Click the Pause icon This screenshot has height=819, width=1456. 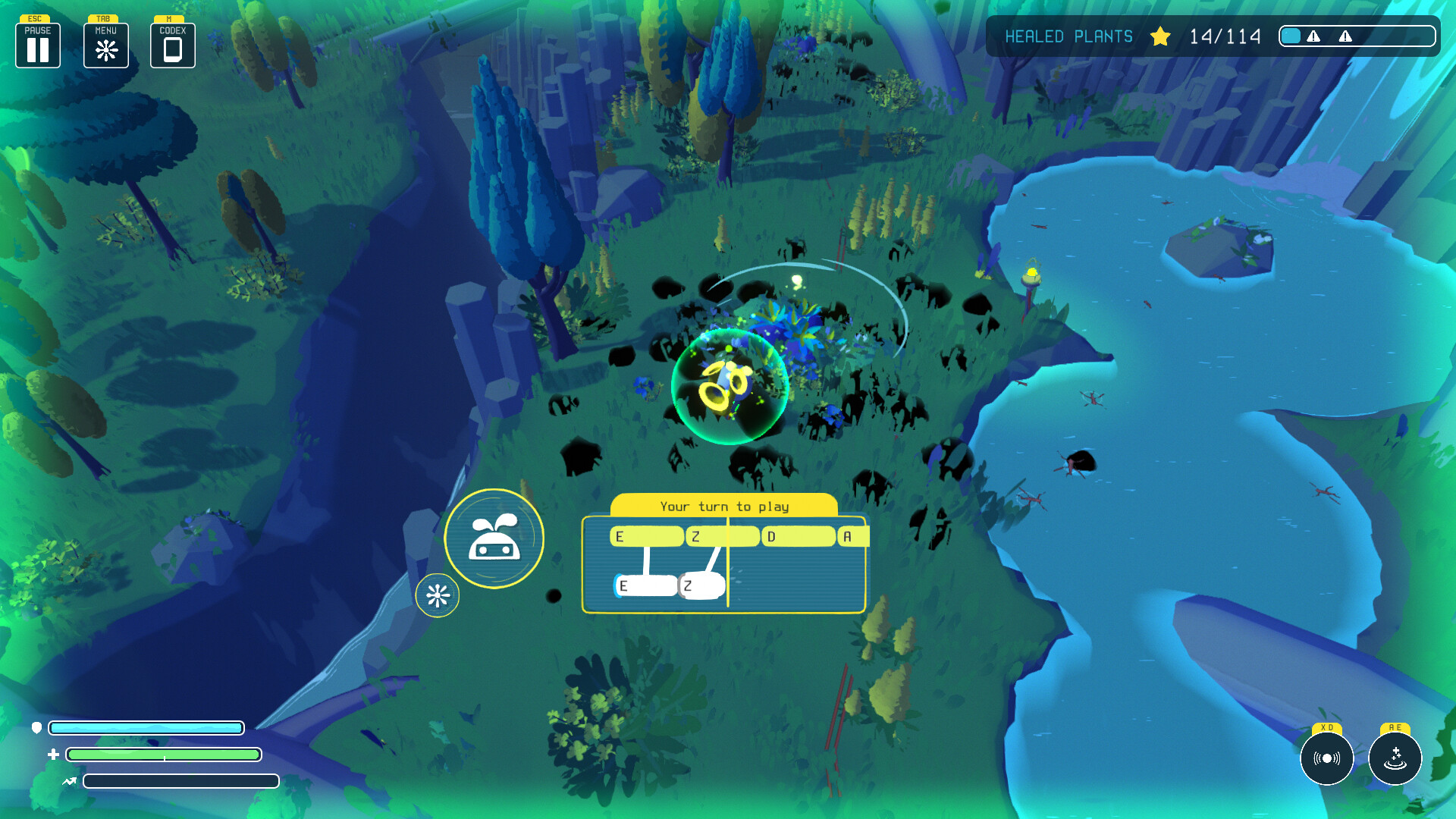(x=37, y=47)
